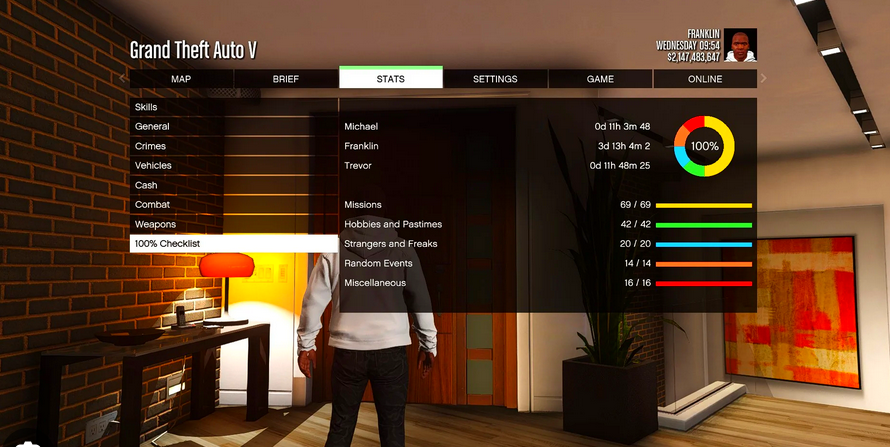Select the 100% Checklist entry
The image size is (890, 447).
[x=234, y=244]
